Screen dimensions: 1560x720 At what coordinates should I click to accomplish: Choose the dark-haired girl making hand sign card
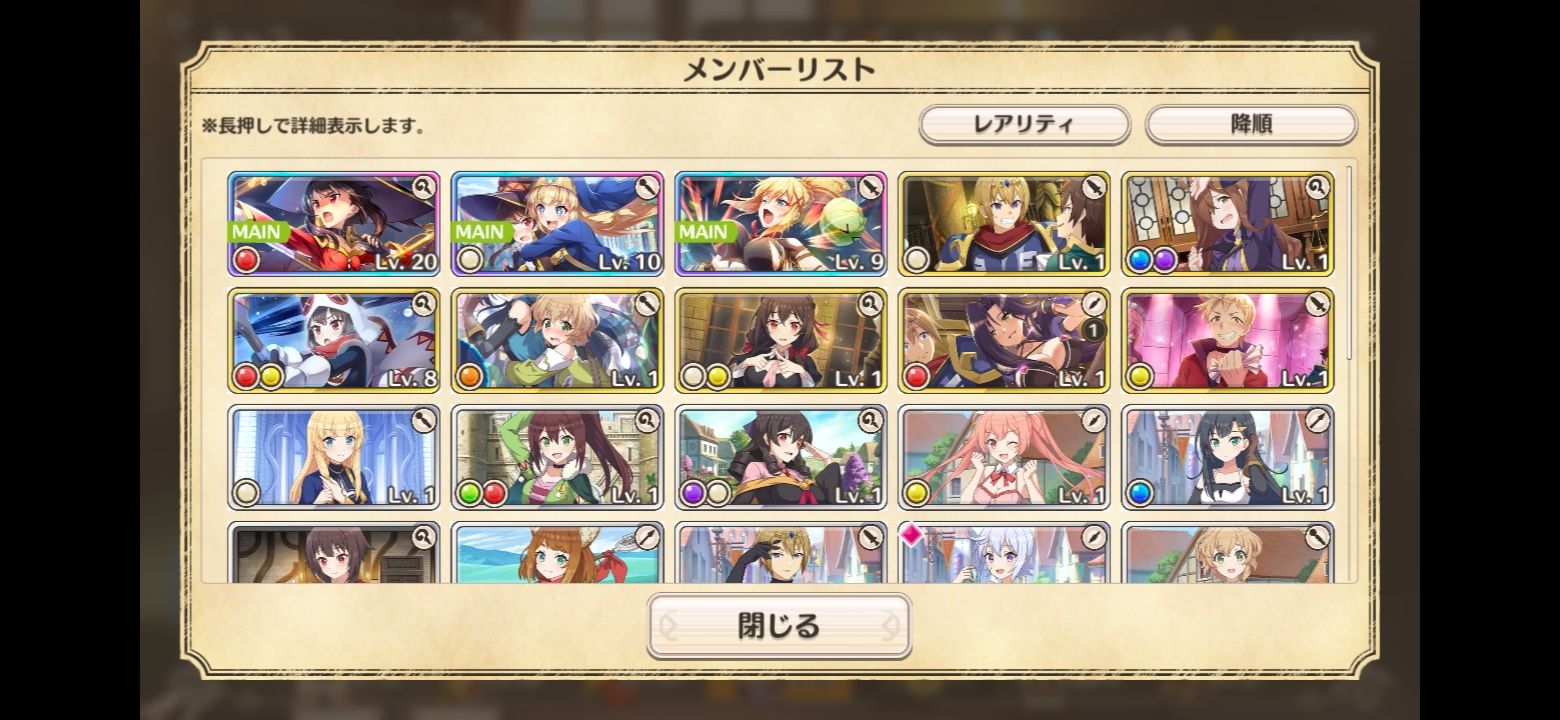pos(781,340)
